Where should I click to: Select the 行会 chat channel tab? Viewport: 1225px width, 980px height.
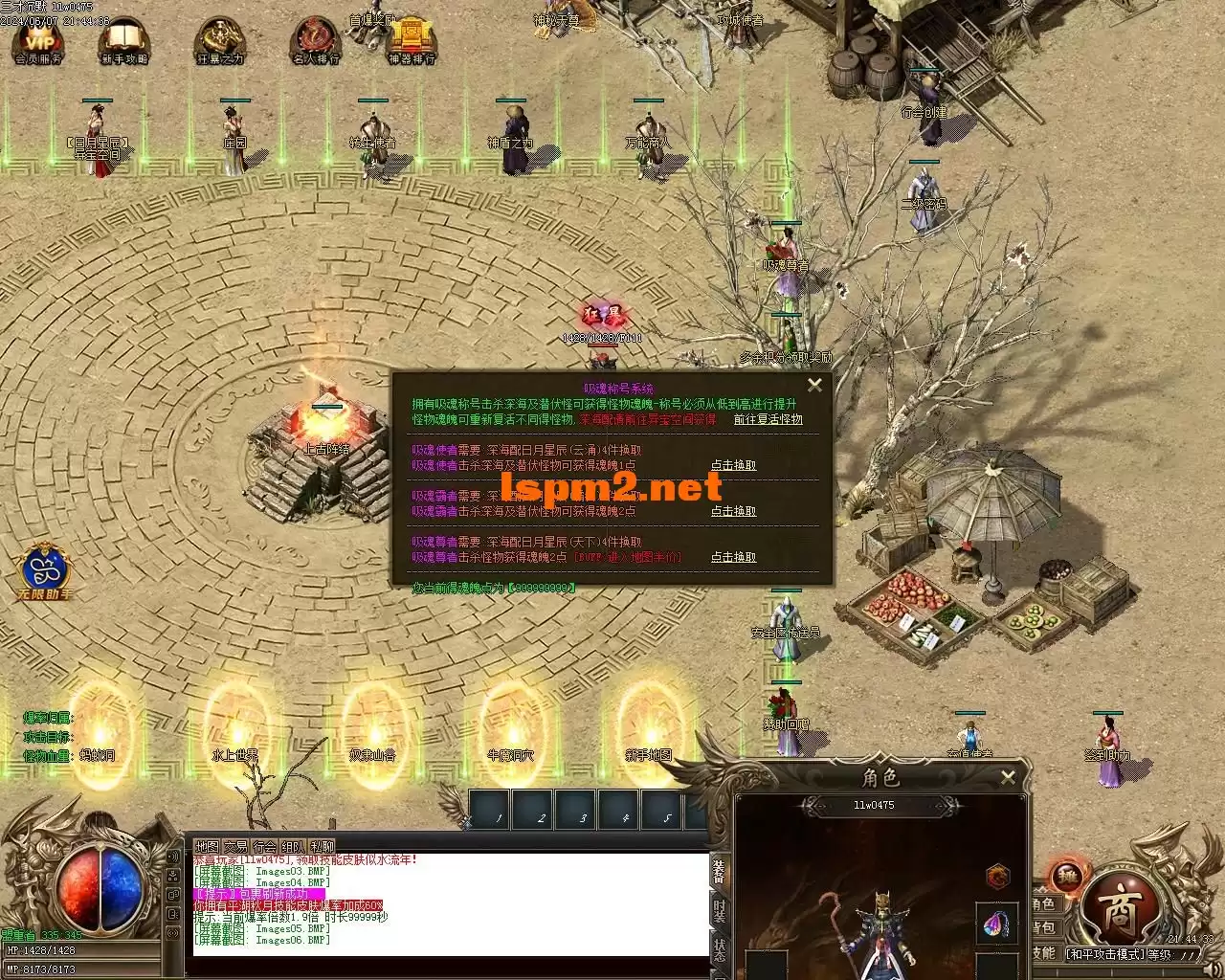[x=264, y=846]
